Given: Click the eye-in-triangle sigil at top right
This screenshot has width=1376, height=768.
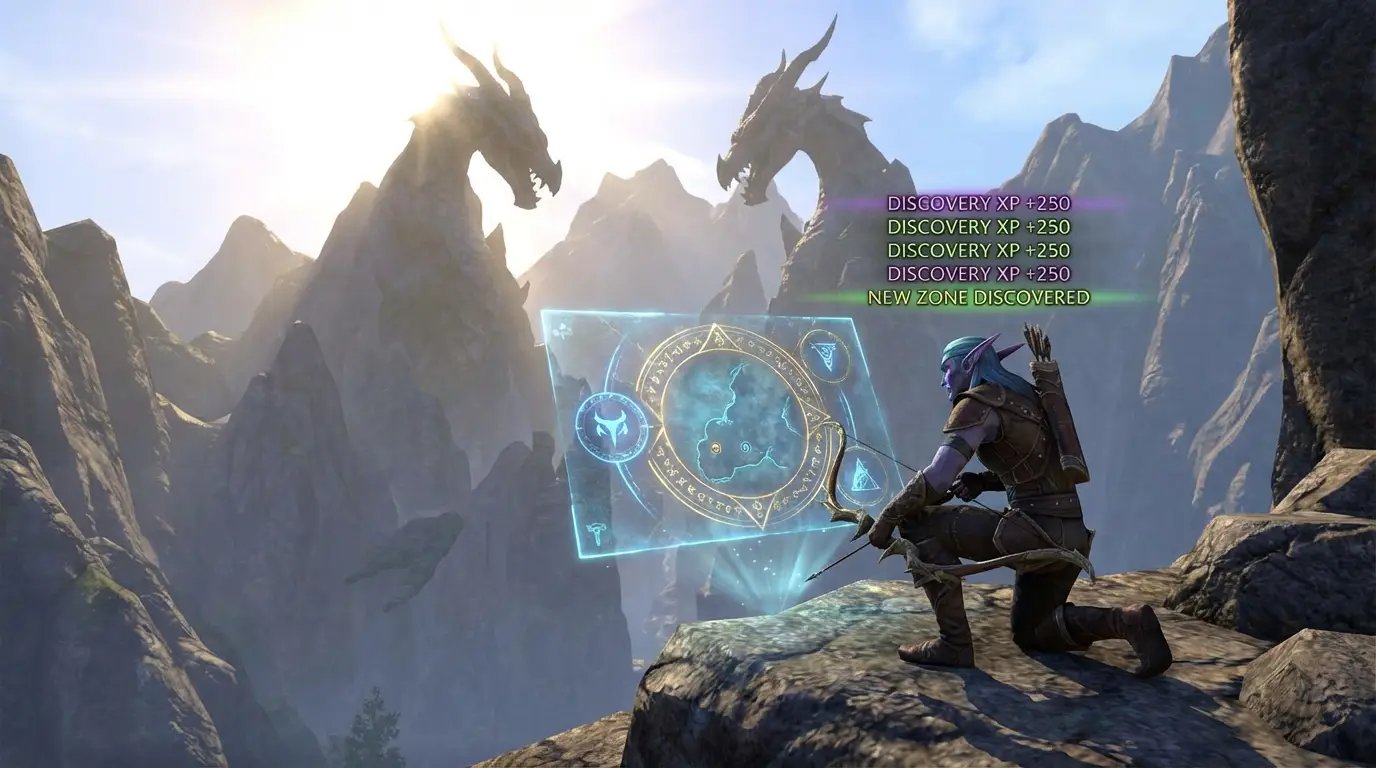Looking at the screenshot, I should click(x=825, y=356).
